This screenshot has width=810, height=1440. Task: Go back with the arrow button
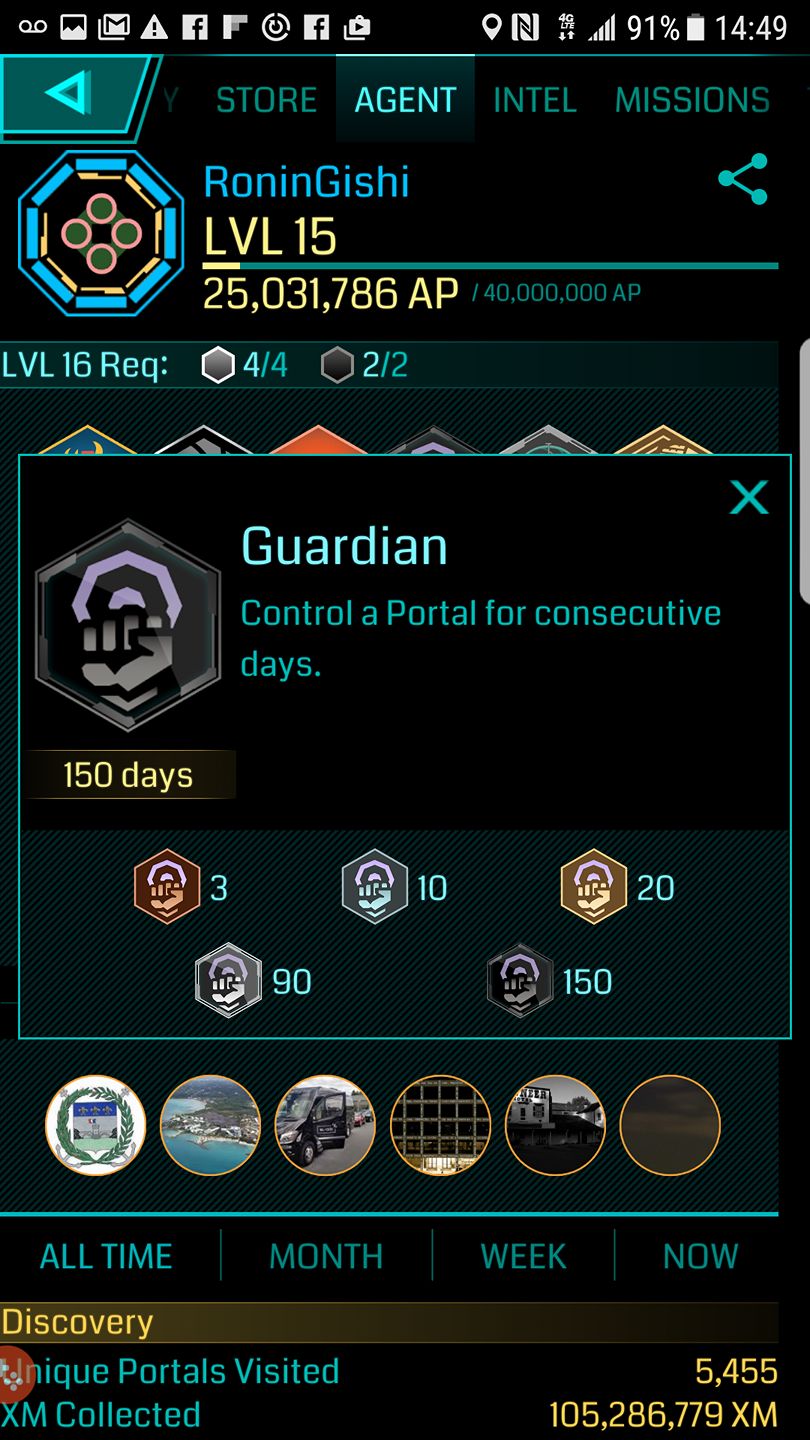[70, 96]
